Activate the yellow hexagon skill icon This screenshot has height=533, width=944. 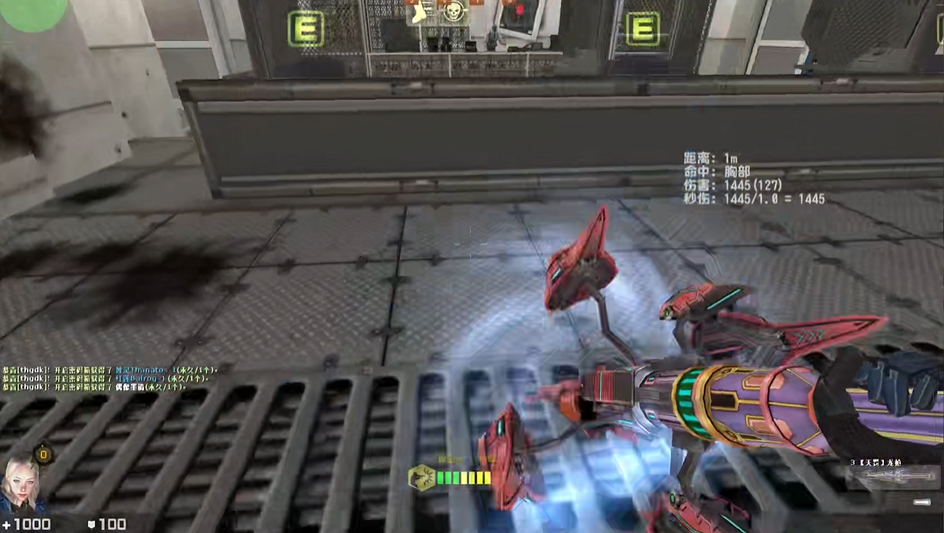point(421,478)
